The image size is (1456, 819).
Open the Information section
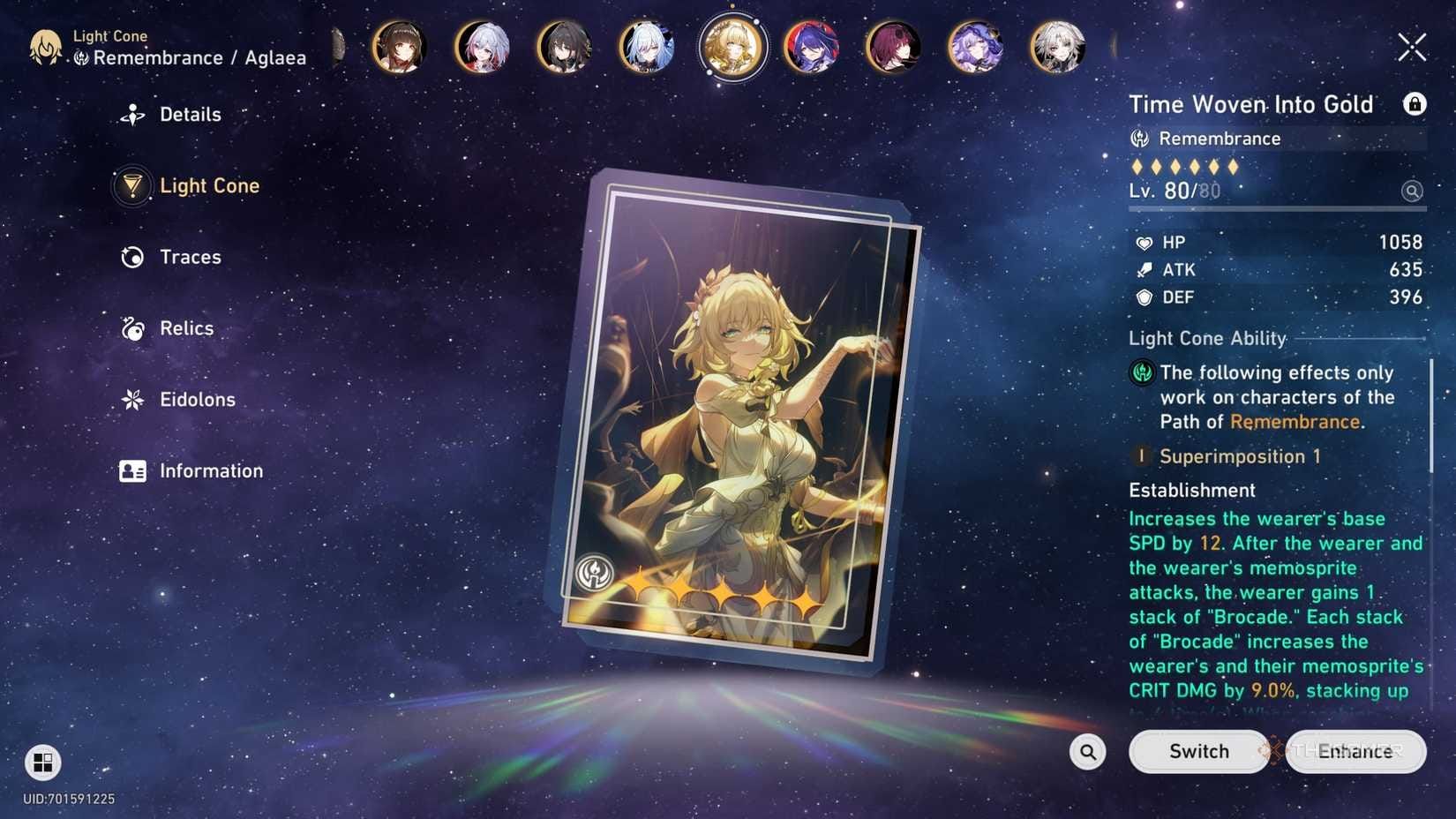210,471
